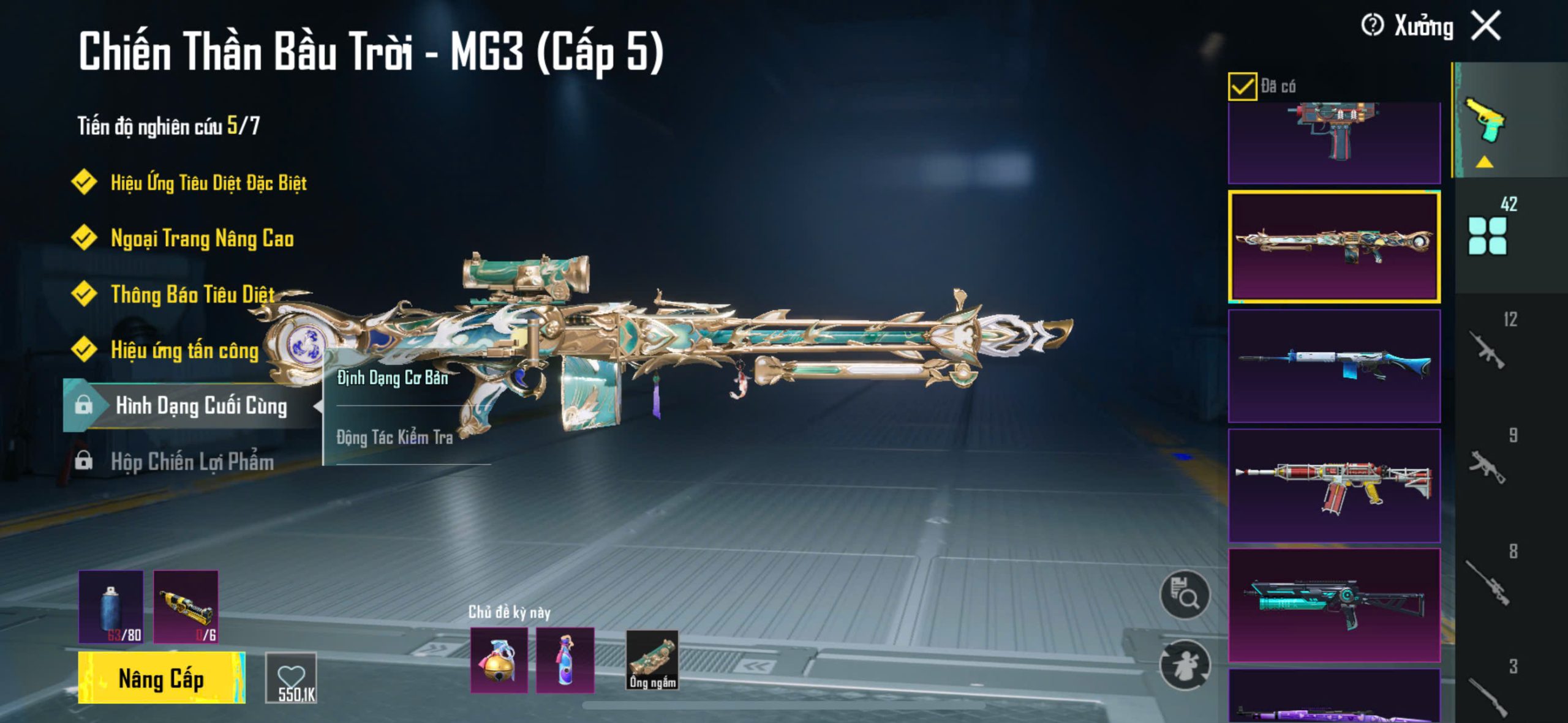
Task: Click the yellow Nâng Cấp upgrade button
Action: click(162, 678)
